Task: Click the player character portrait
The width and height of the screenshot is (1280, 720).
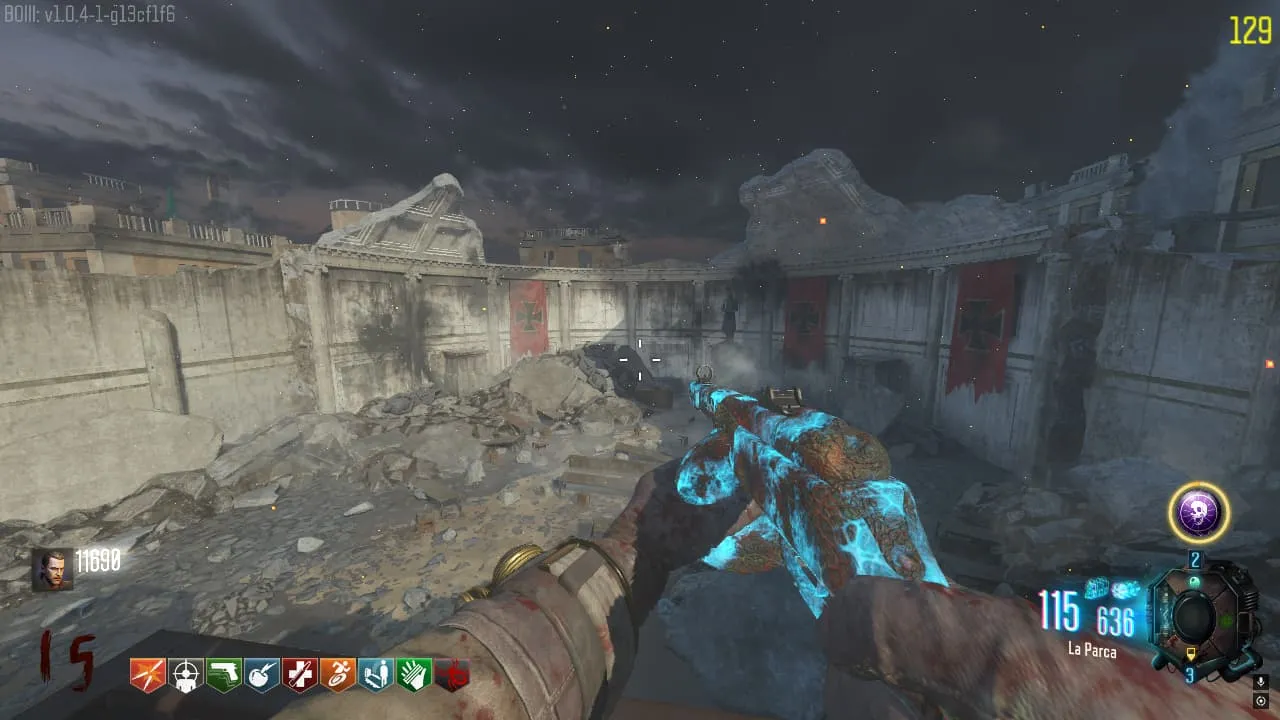Action: click(x=52, y=569)
